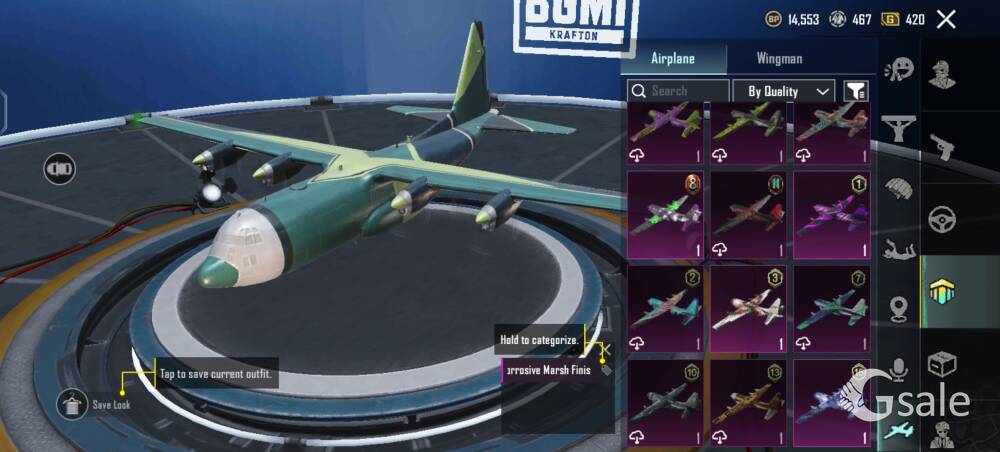1000x452 pixels.
Task: Close the inventory screen
Action: [946, 19]
